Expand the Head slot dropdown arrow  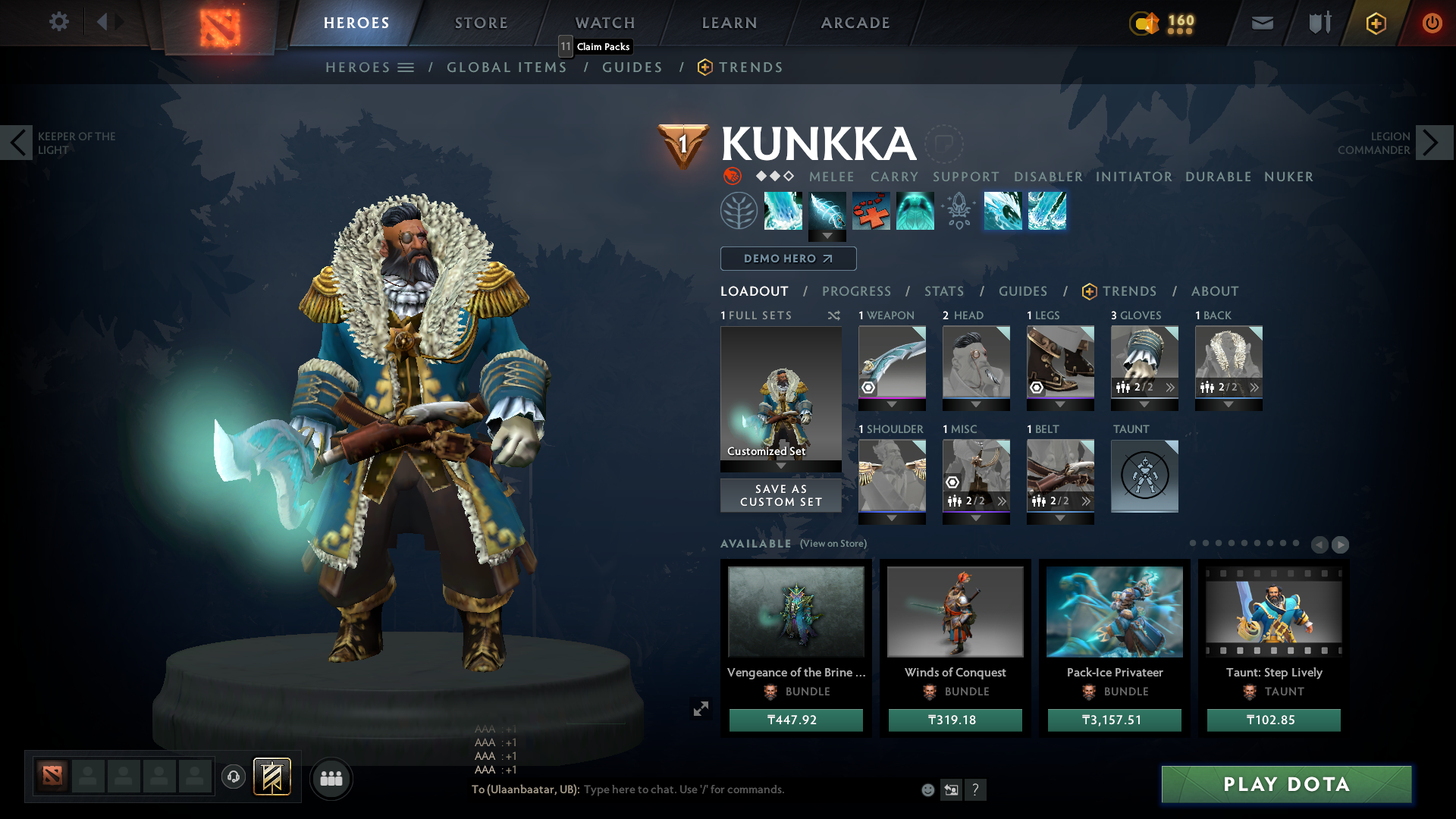976,404
